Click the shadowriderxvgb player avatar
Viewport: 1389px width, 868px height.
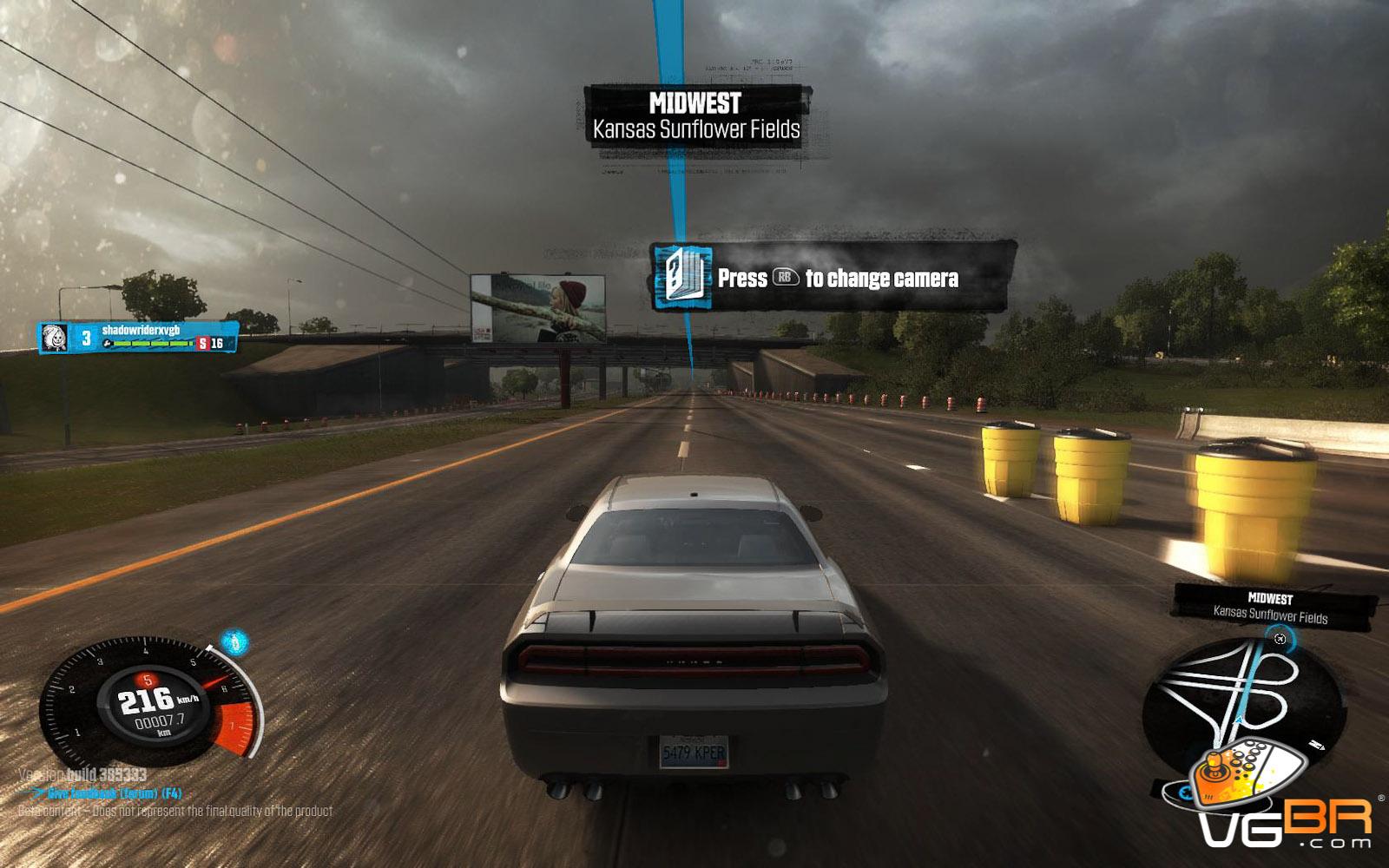pos(52,338)
